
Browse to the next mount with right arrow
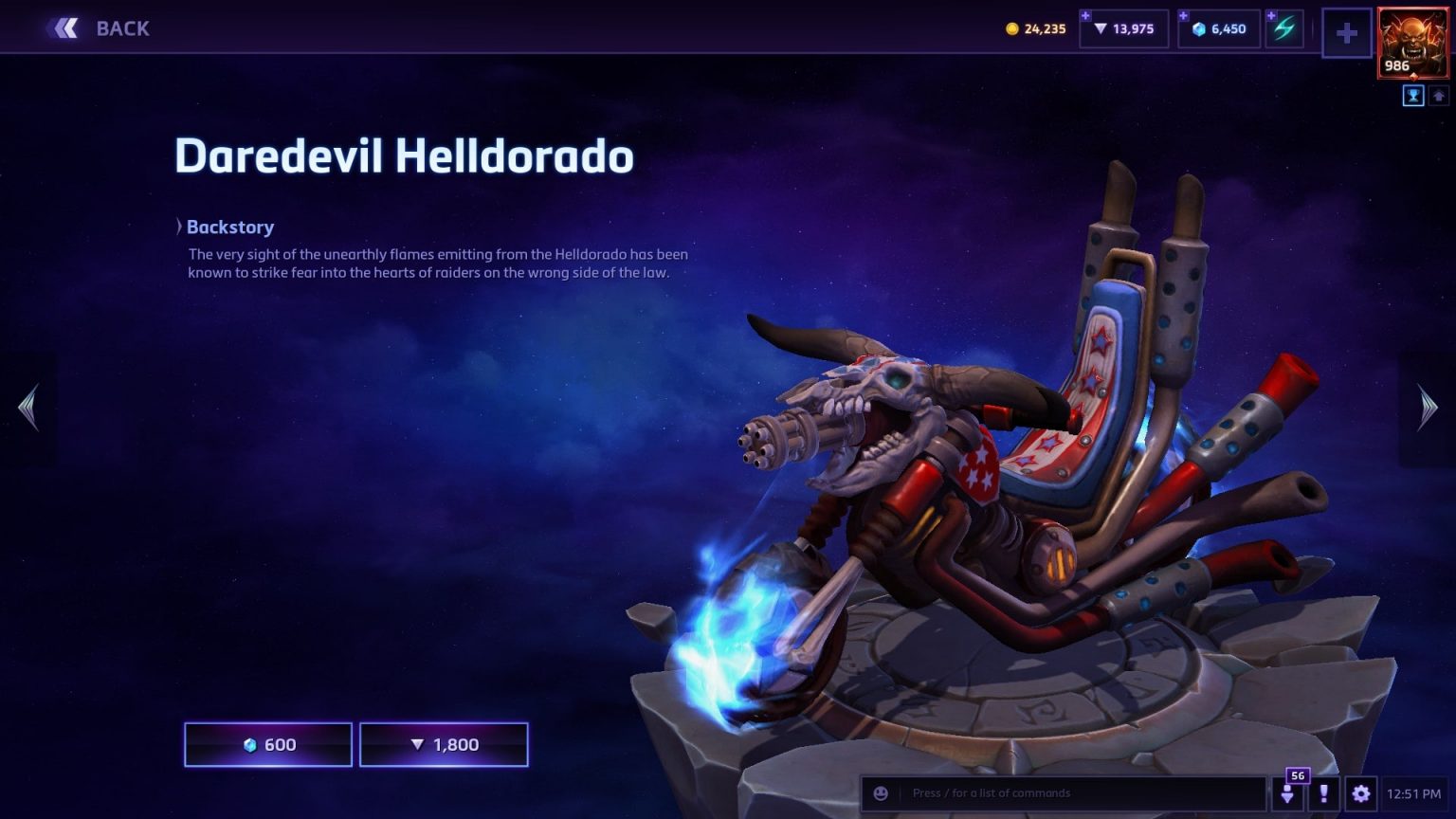coord(1427,408)
